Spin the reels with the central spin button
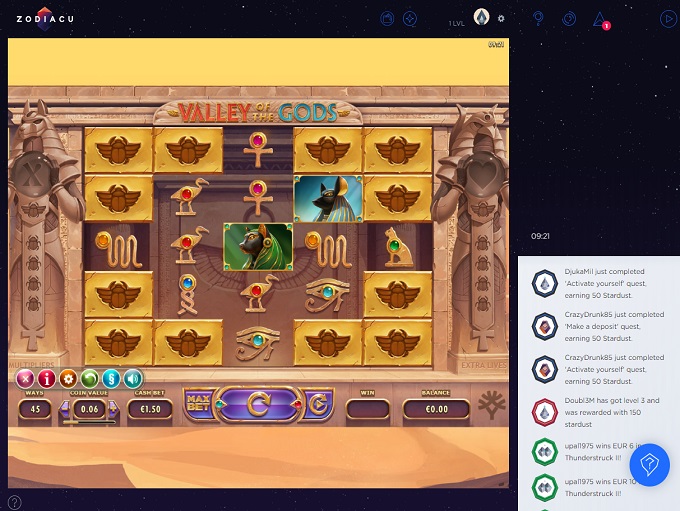 [x=259, y=404]
